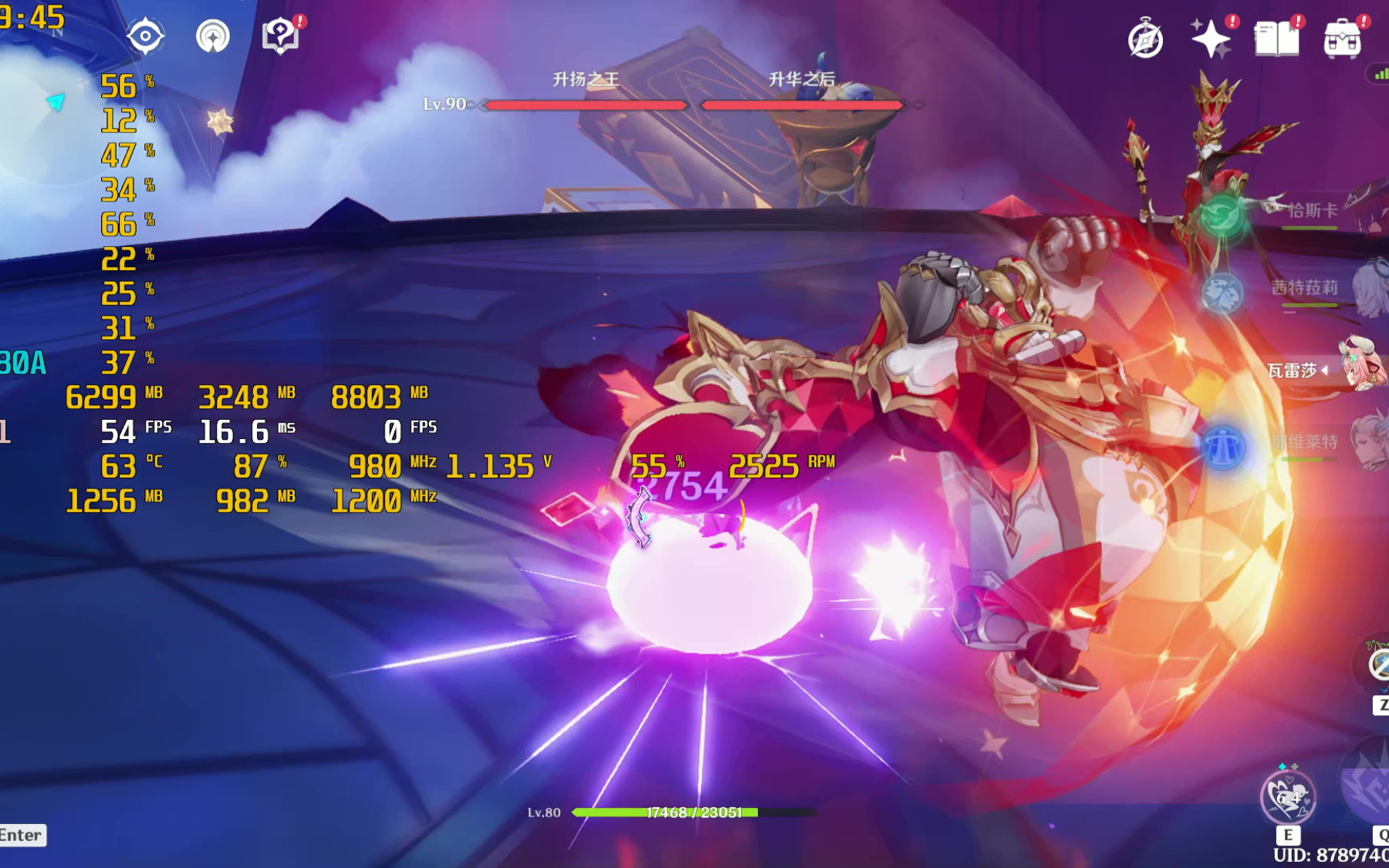This screenshot has height=868, width=1389.
Task: Open the backpack inventory
Action: [1342, 39]
